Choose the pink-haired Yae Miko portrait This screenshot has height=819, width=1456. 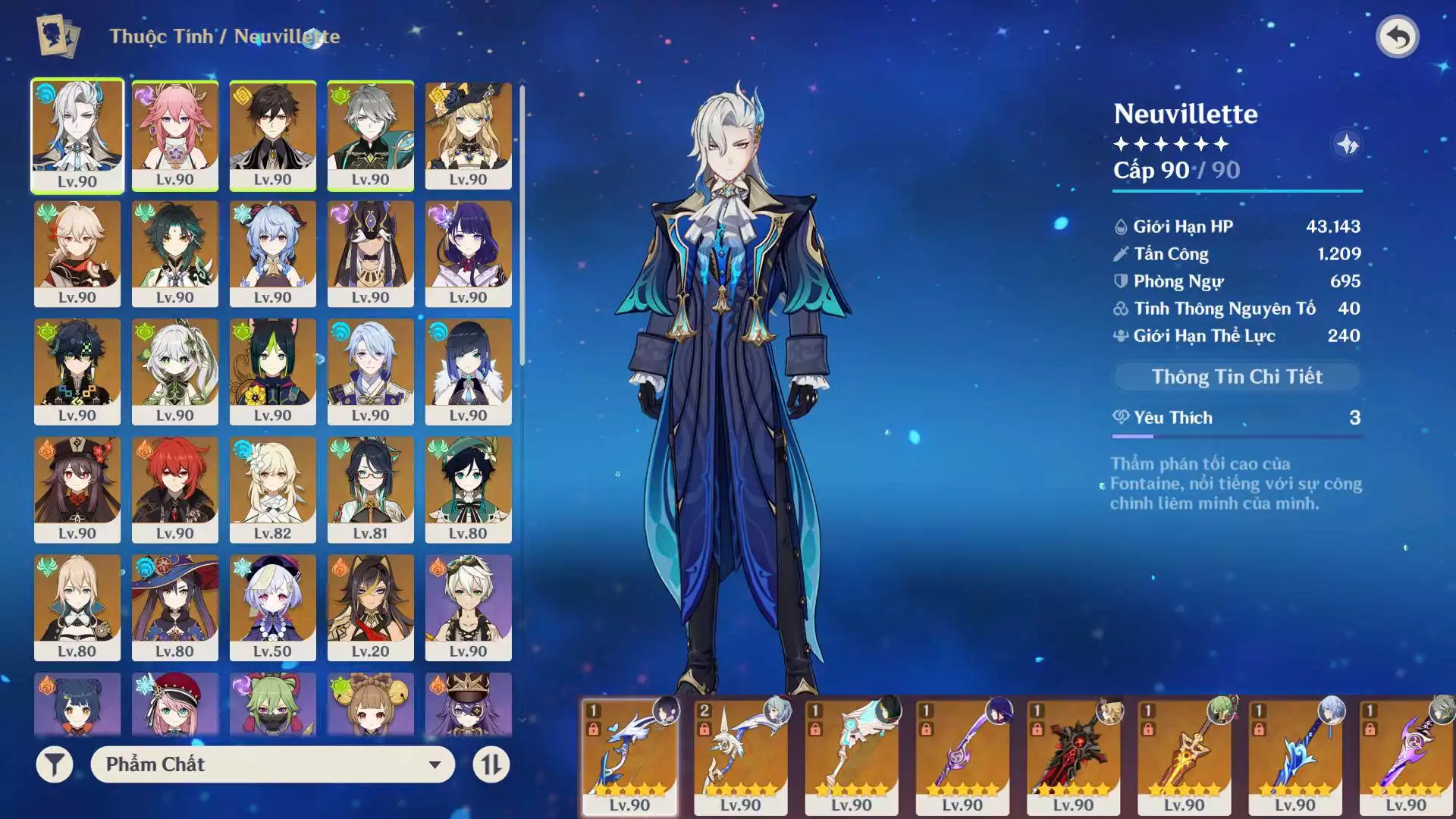(175, 135)
